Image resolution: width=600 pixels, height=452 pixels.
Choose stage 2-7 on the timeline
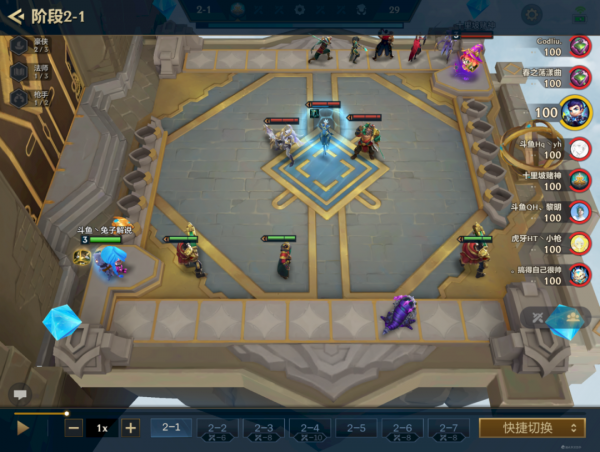click(448, 429)
